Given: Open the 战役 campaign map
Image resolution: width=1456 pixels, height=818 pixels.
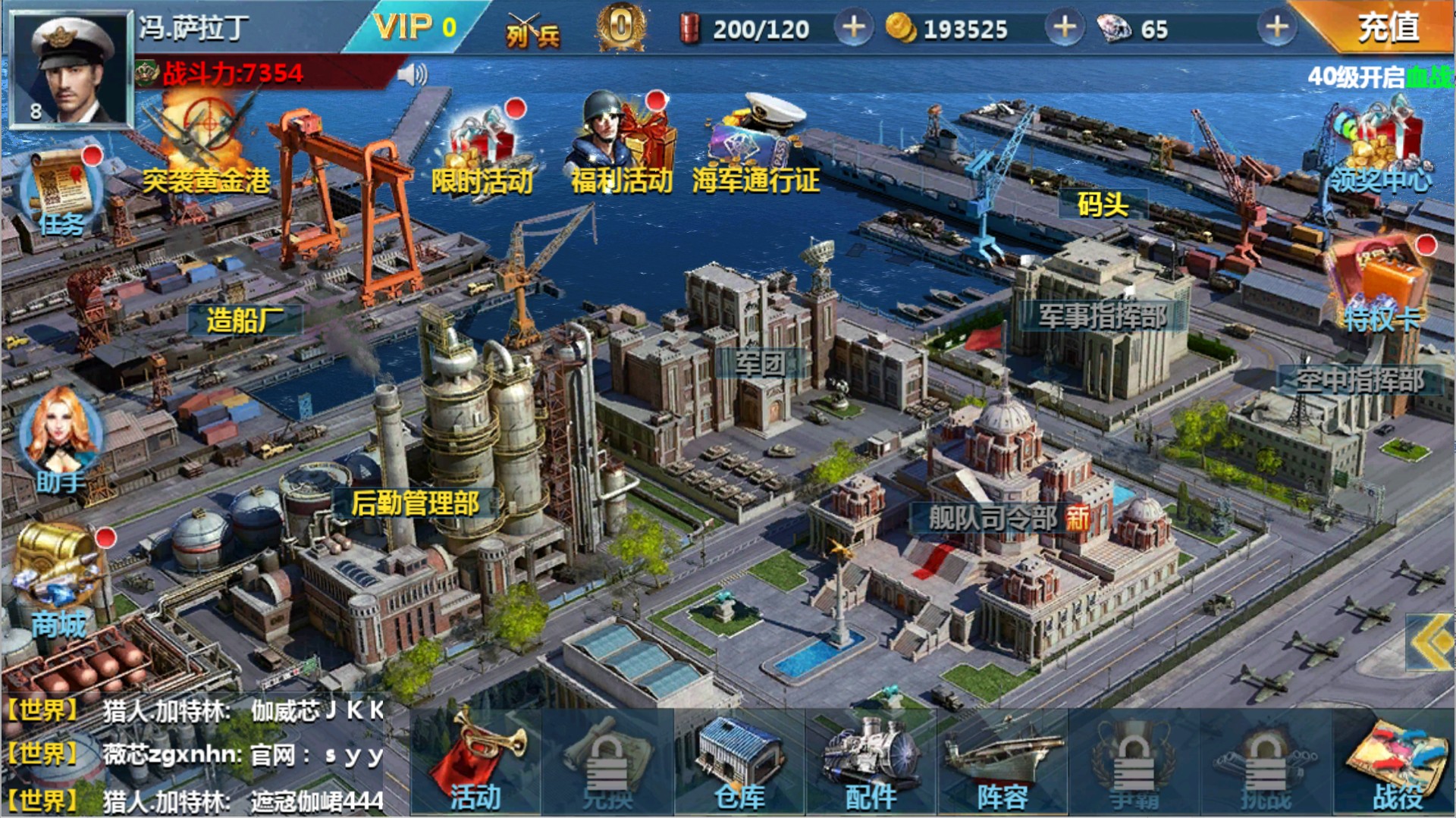Looking at the screenshot, I should [x=1397, y=762].
